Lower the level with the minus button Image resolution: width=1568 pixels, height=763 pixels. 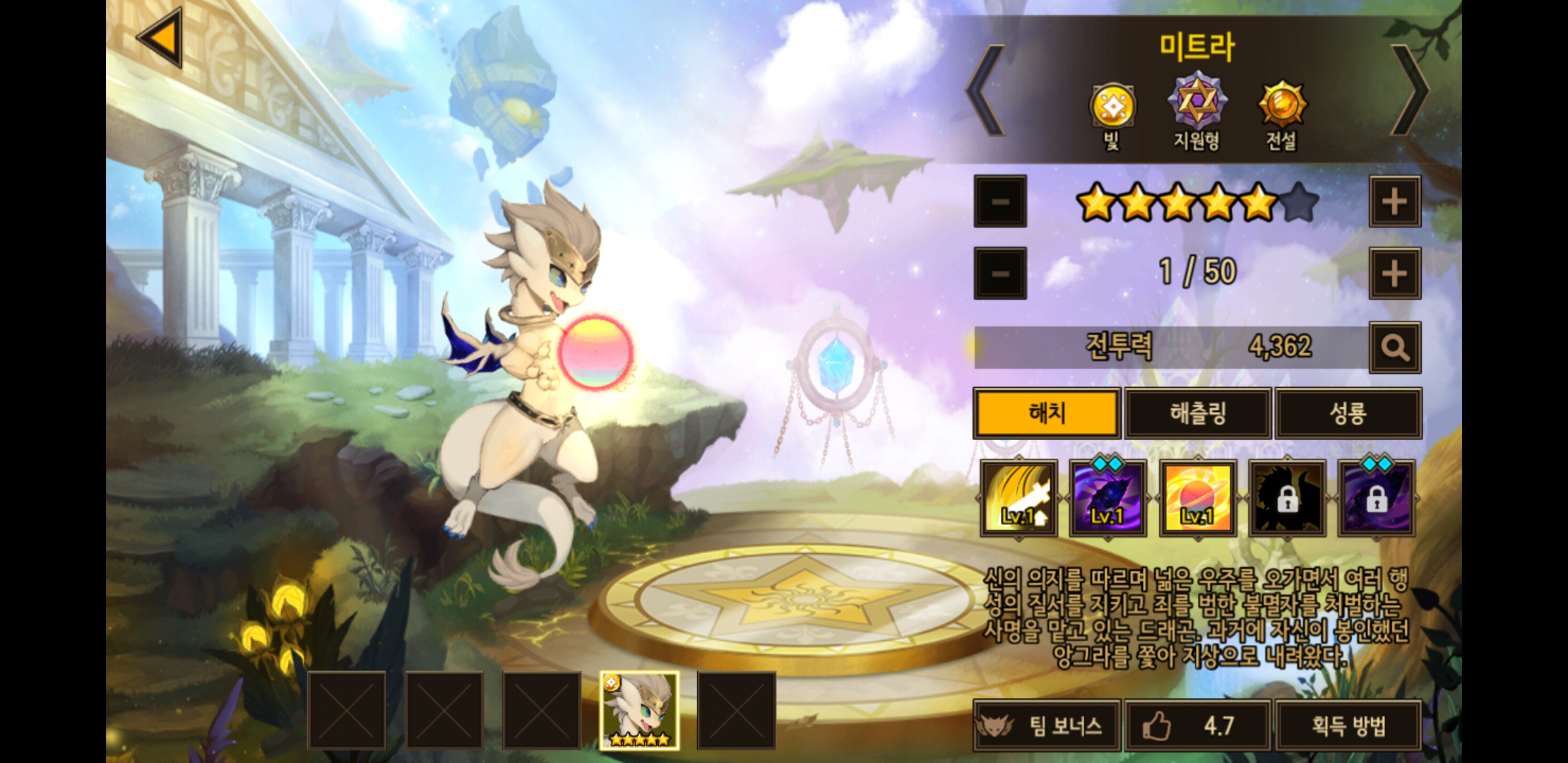999,273
